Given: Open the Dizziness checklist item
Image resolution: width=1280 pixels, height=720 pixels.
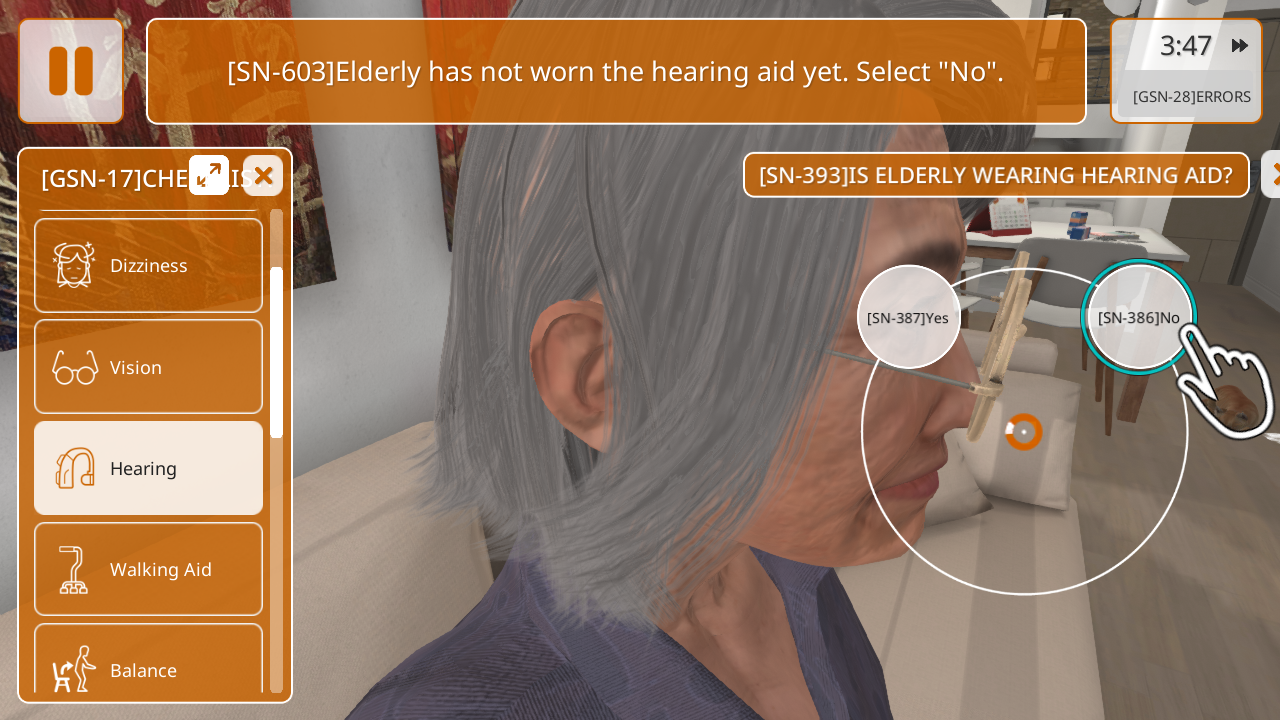Looking at the screenshot, I should click(148, 266).
